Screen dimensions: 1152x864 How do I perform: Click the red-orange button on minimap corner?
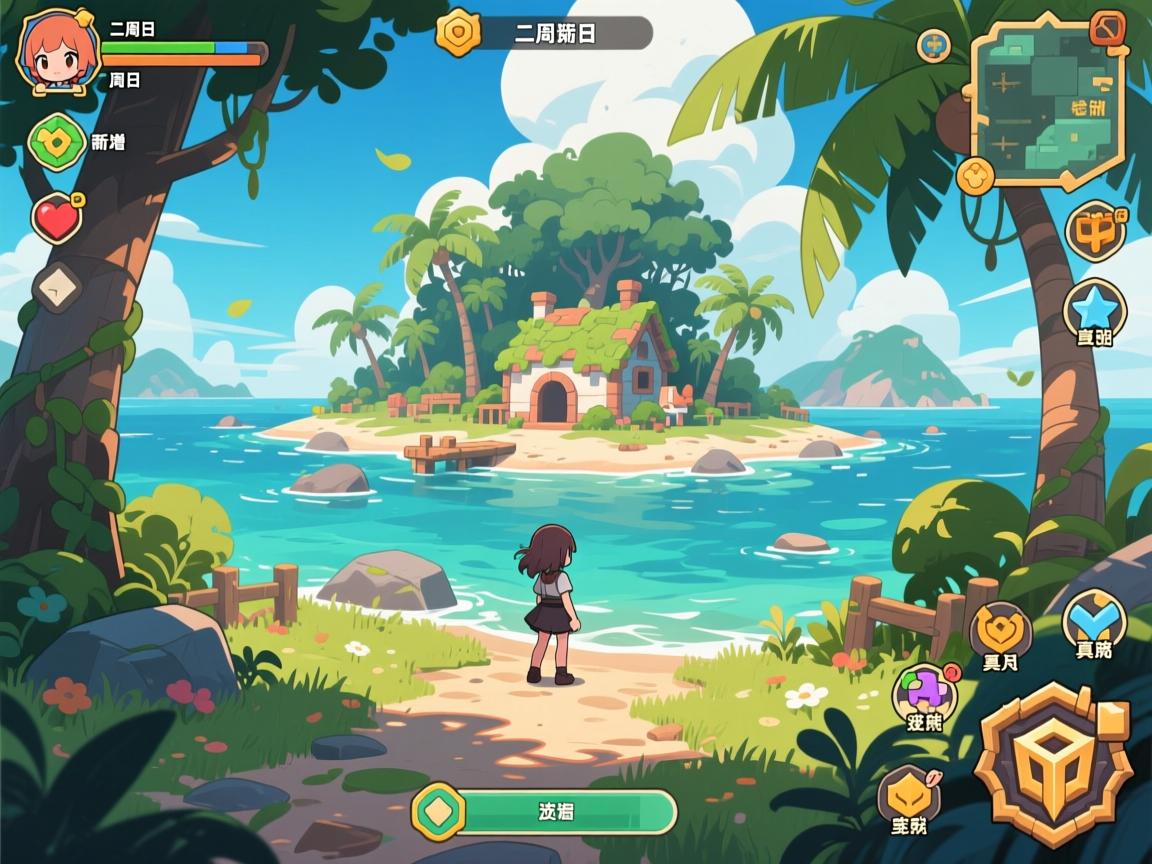tap(1107, 27)
